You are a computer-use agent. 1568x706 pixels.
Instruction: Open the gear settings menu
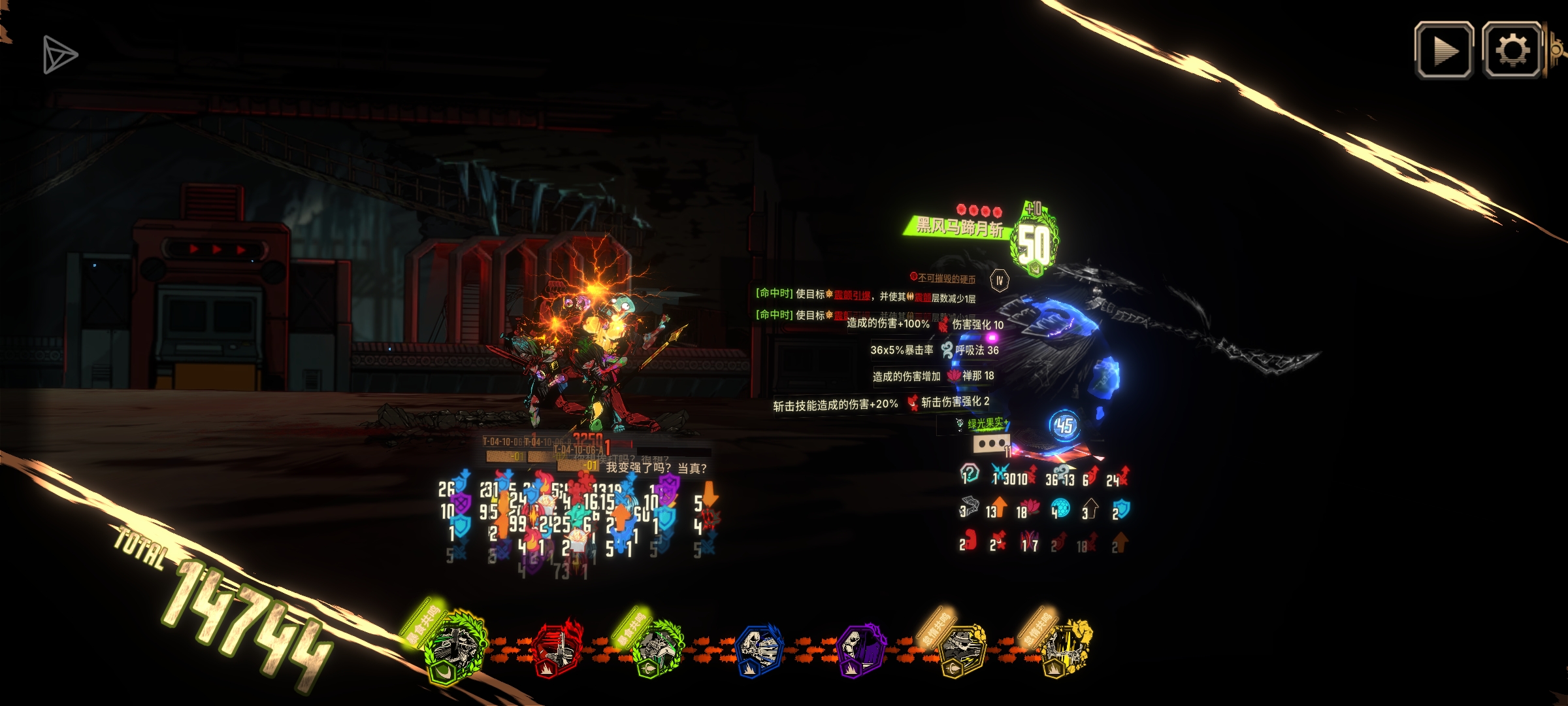(x=1512, y=51)
